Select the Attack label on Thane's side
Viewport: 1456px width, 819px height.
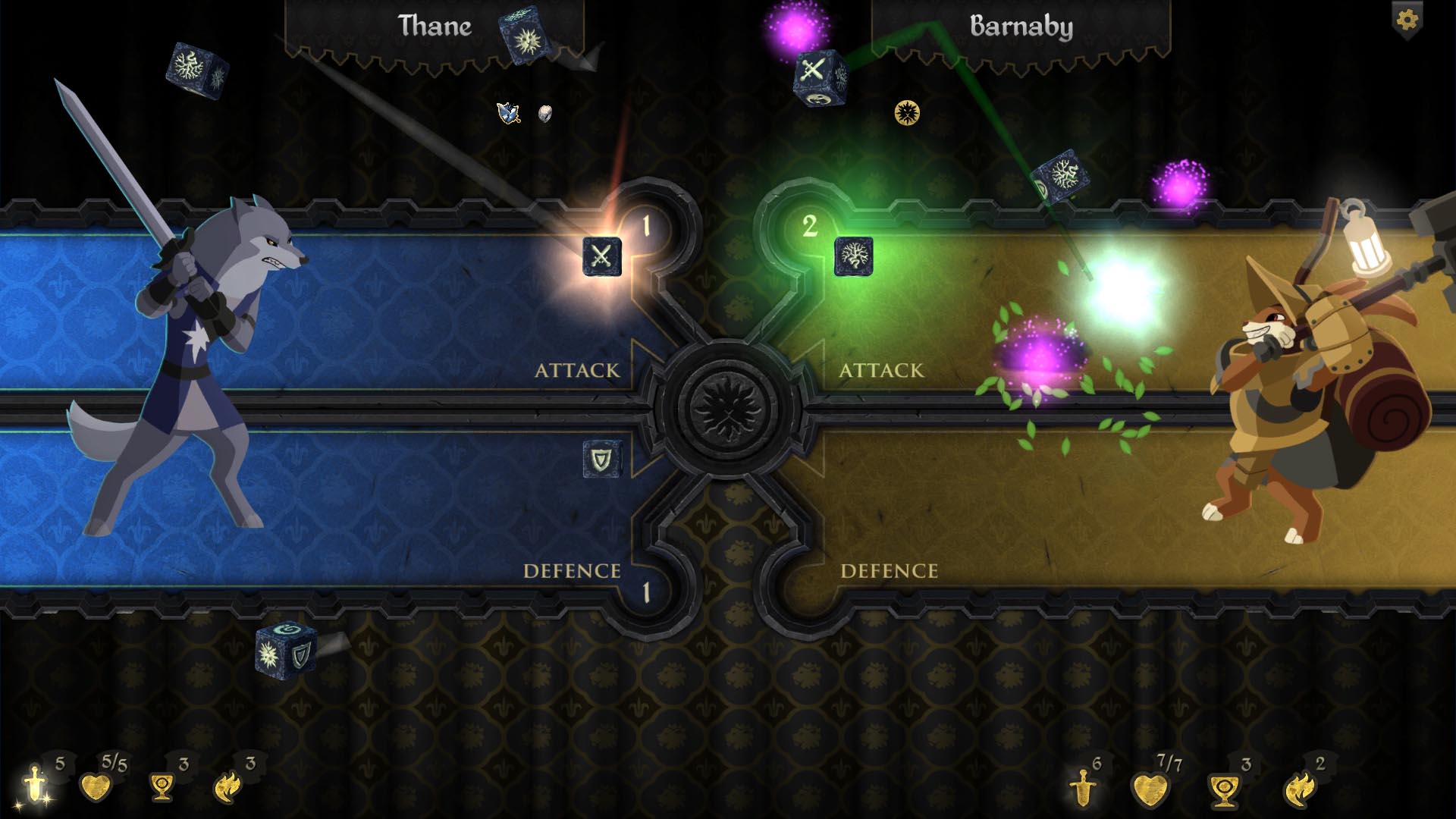click(x=578, y=371)
